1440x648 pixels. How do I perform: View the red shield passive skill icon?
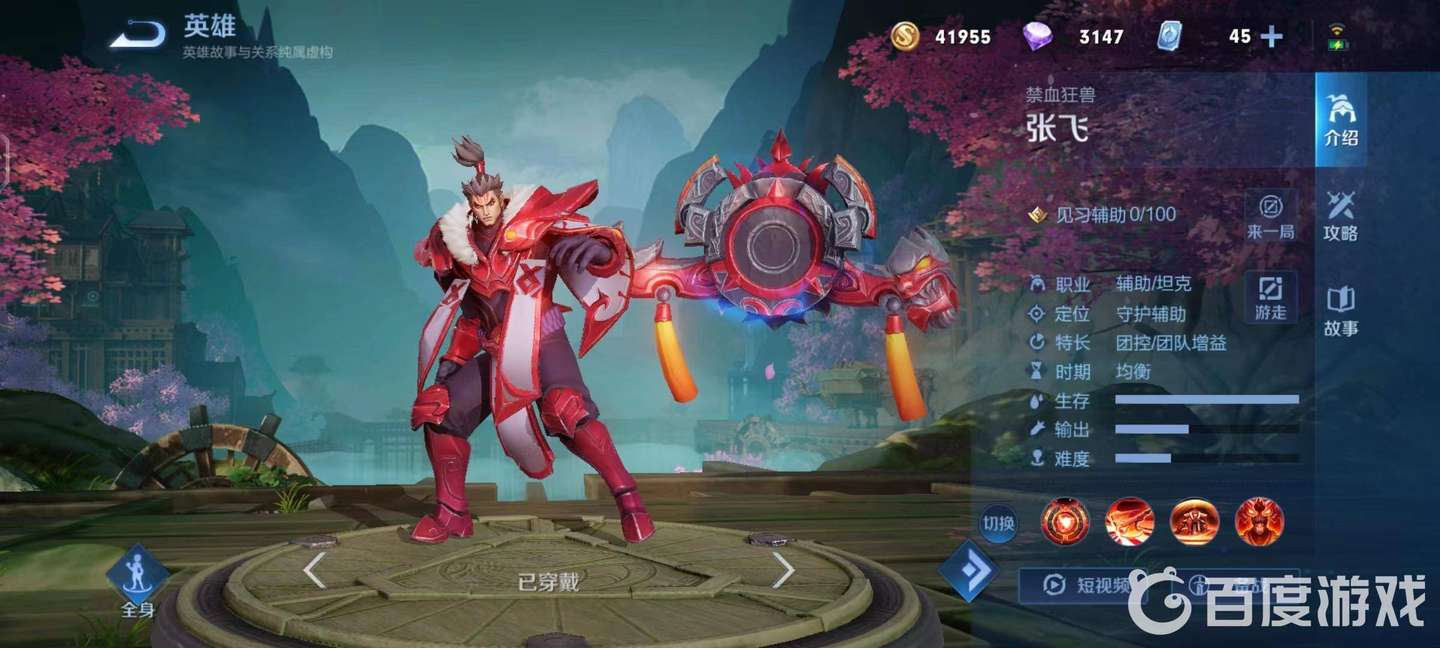pos(1064,522)
